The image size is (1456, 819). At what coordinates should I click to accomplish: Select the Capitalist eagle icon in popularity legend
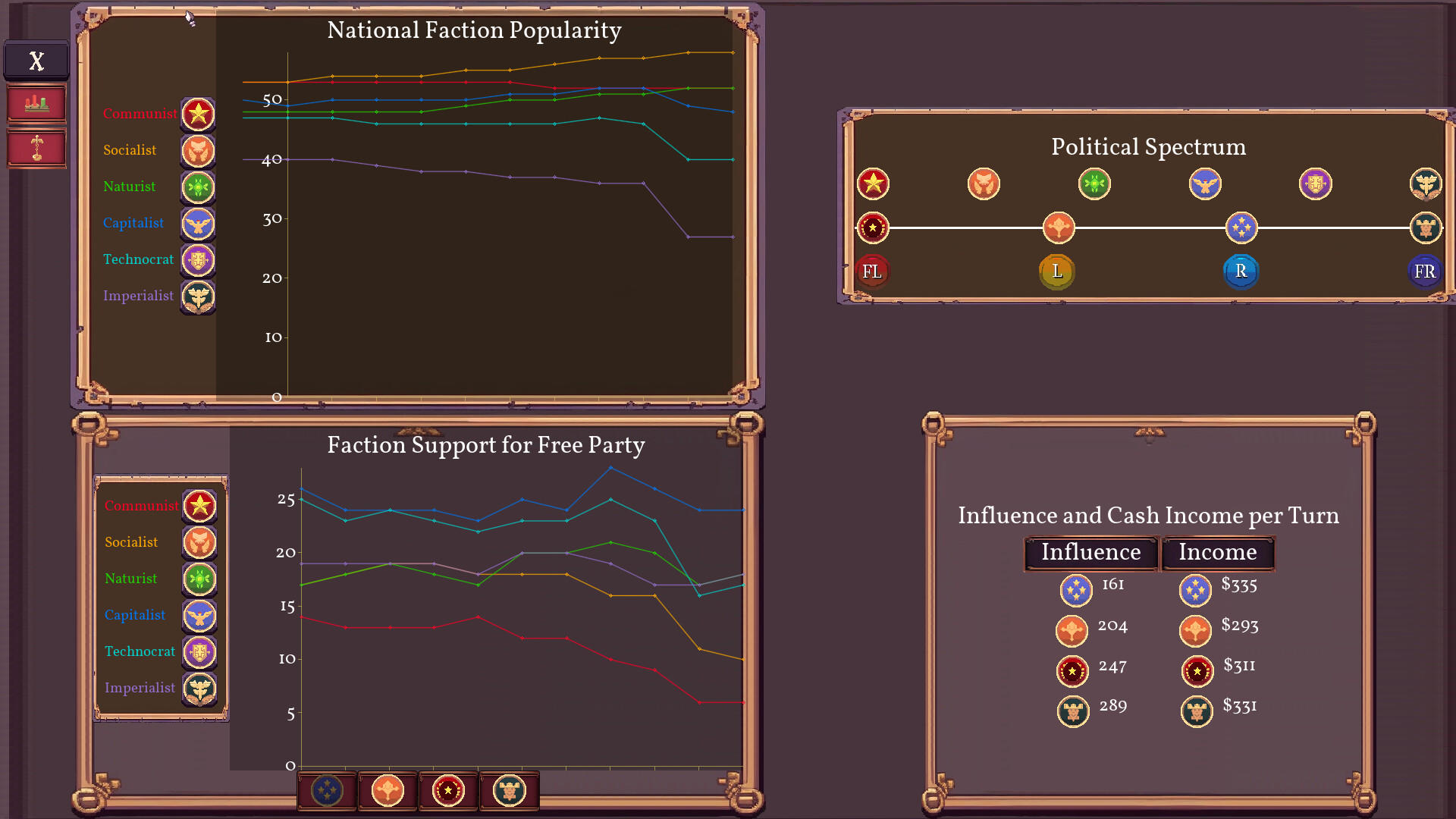click(x=198, y=224)
